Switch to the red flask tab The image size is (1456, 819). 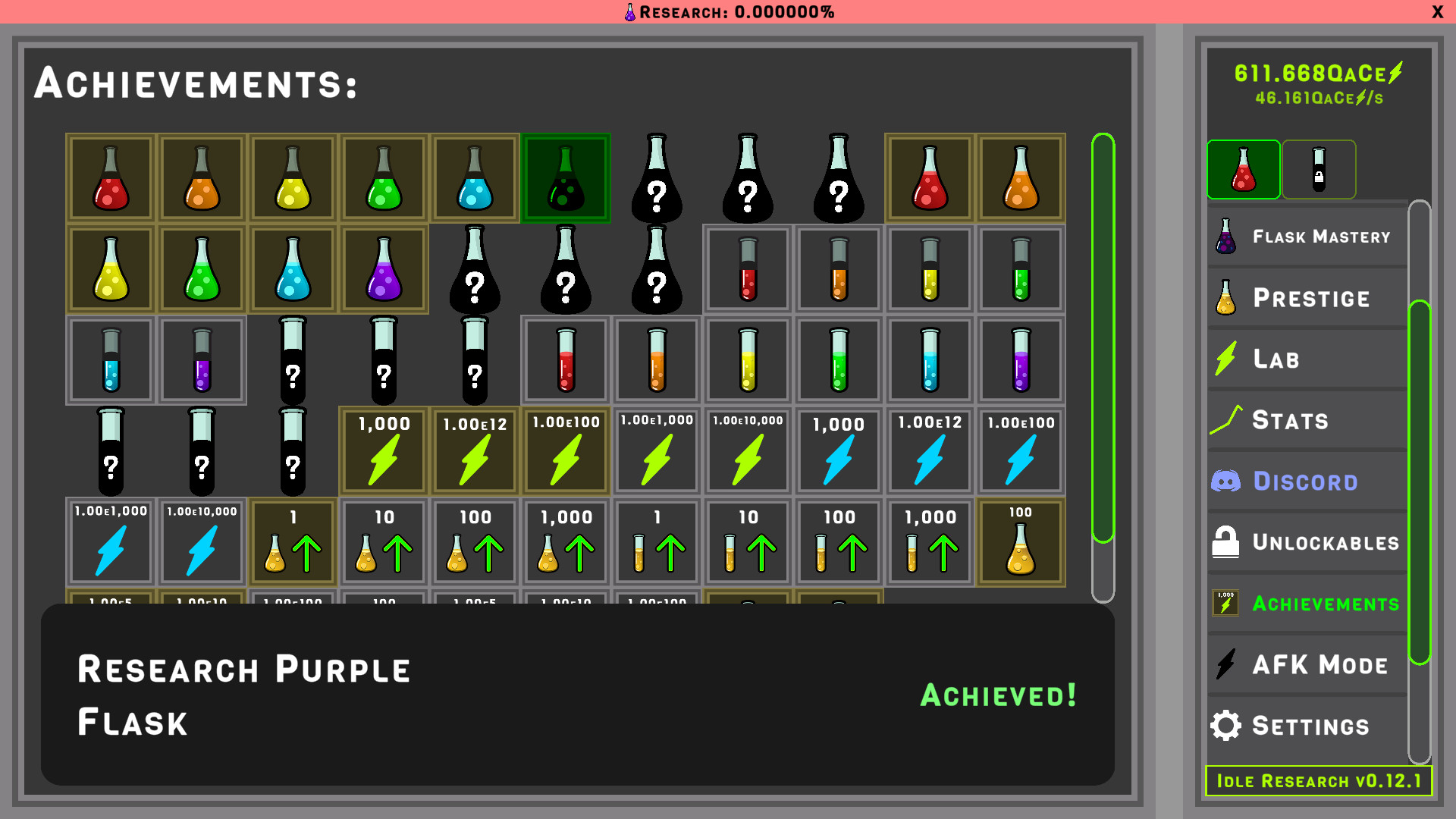pos(1243,169)
